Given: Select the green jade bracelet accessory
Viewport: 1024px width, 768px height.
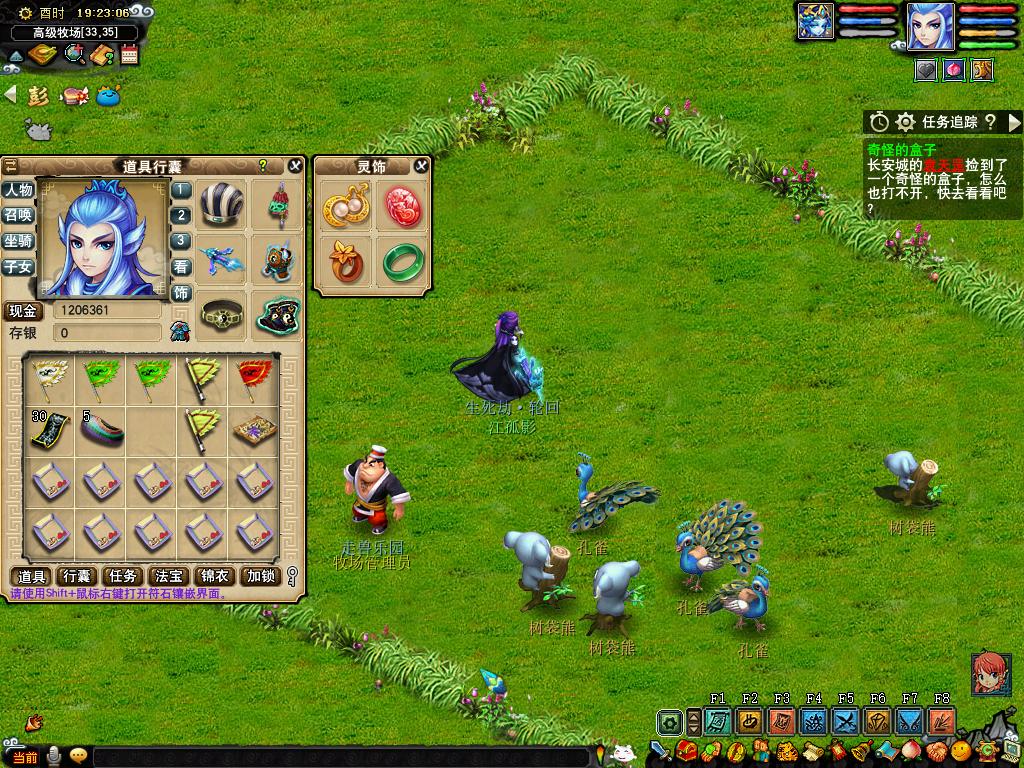Looking at the screenshot, I should click(x=403, y=262).
